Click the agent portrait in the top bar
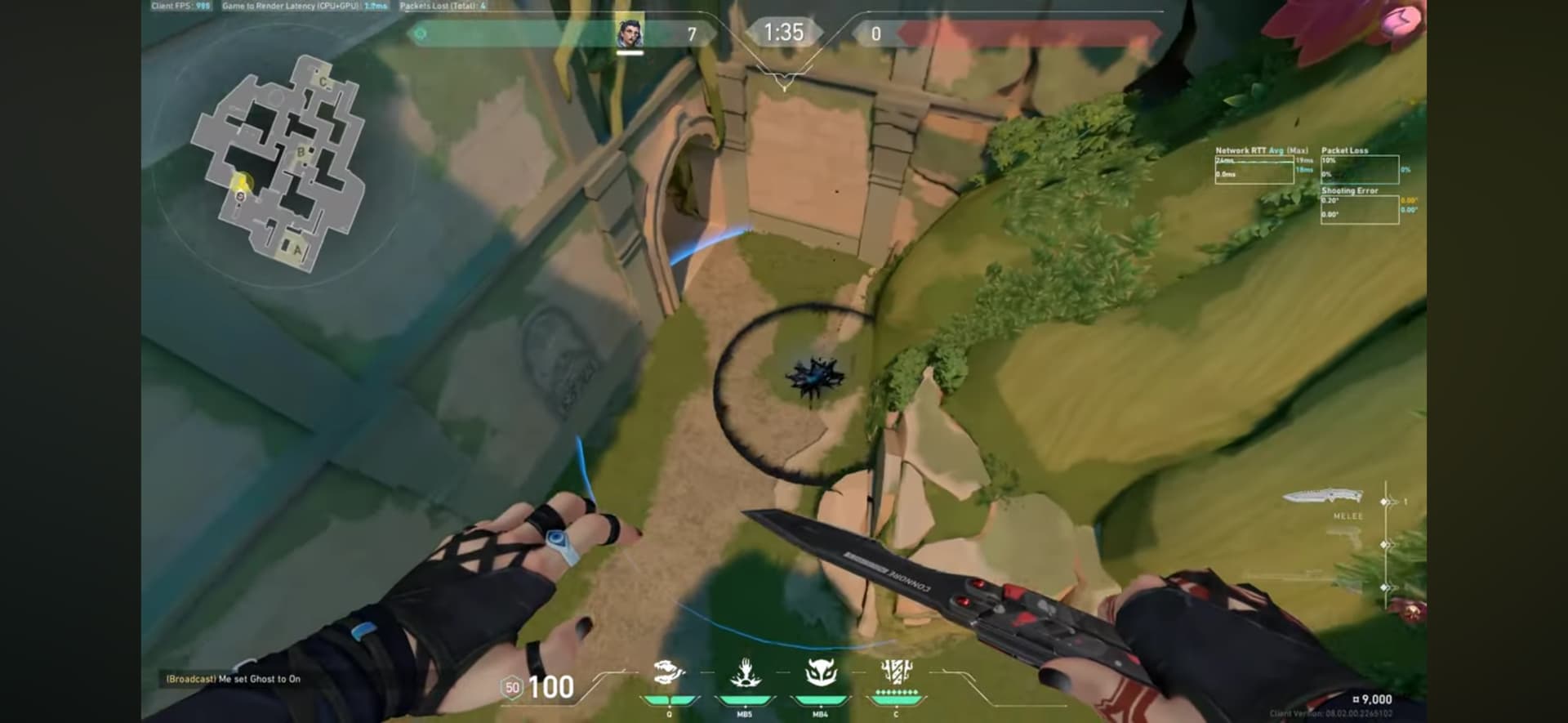This screenshot has height=723, width=1568. pos(630,33)
